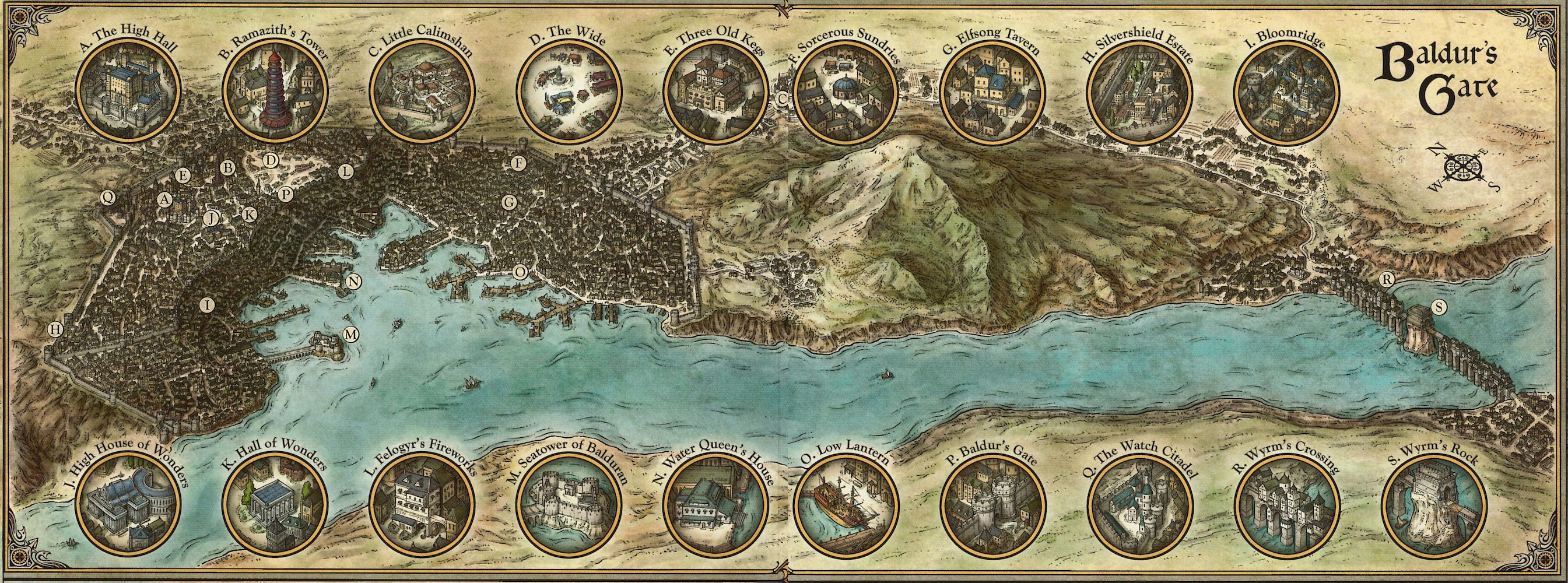Screen dimensions: 1568x583
Task: Click the map marker labeled H
Action: click(x=56, y=329)
